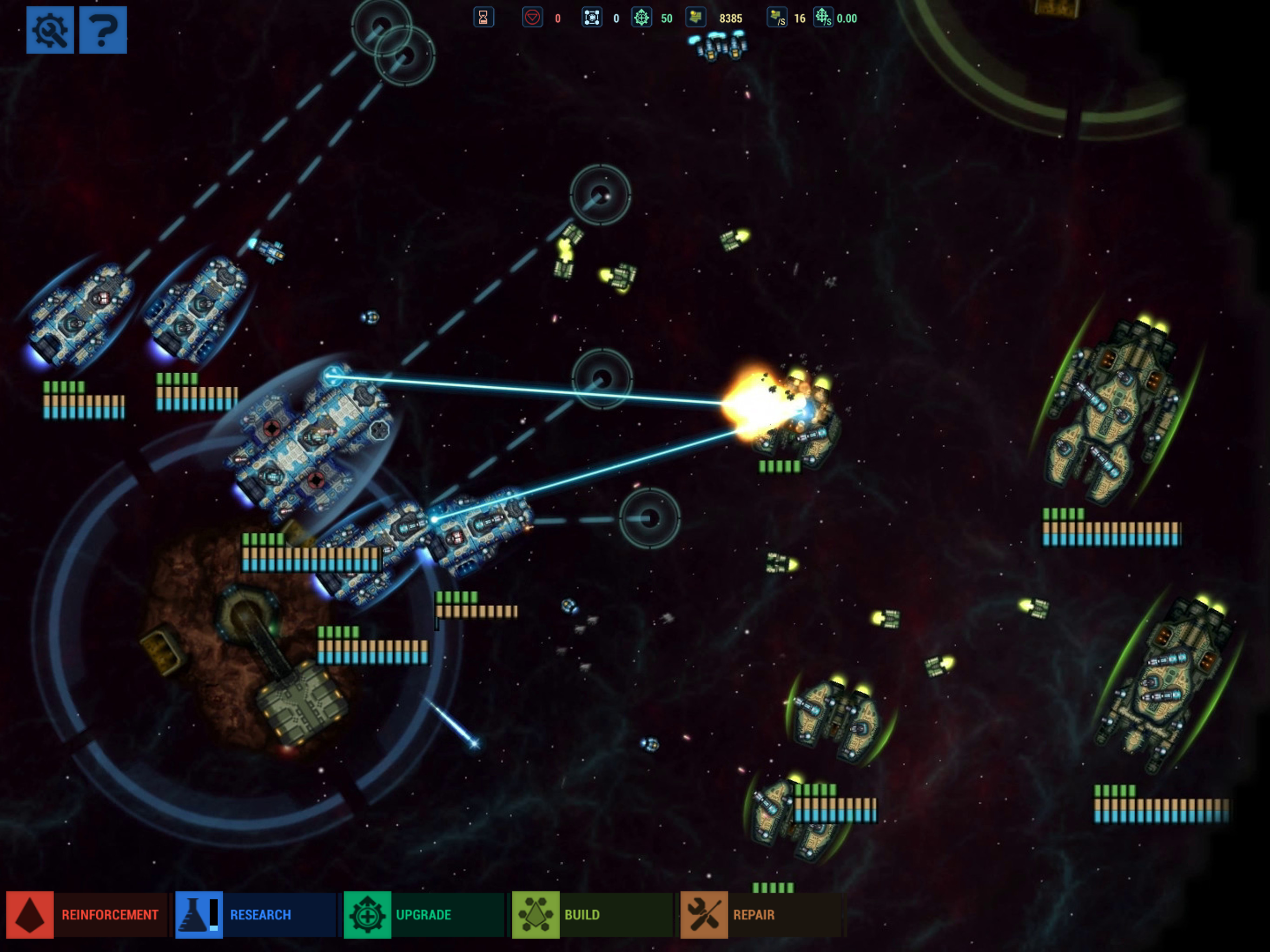The height and width of the screenshot is (952, 1270).
Task: Open the Build menu
Action: tap(591, 915)
